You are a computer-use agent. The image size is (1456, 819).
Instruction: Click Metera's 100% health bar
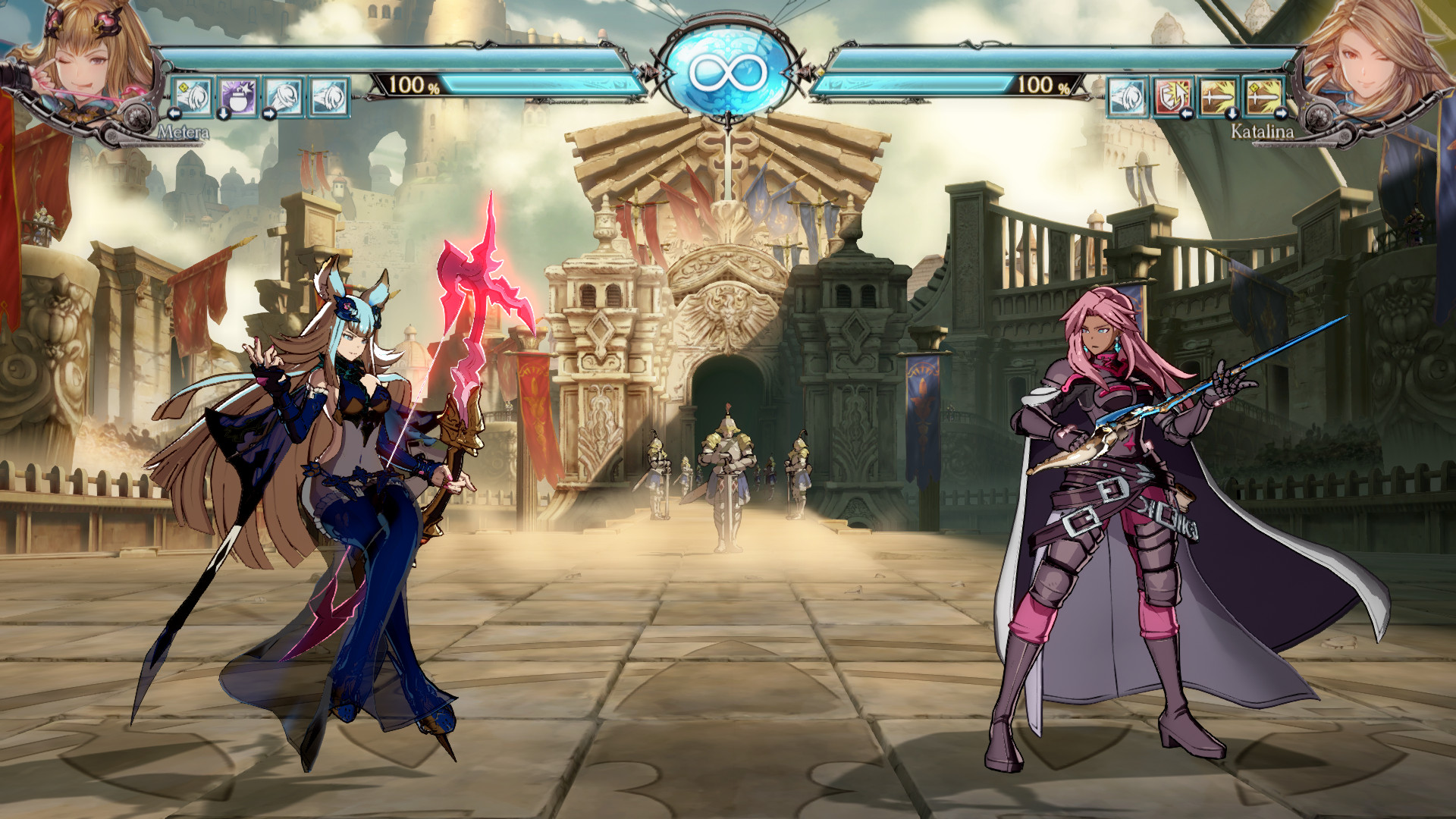455,86
